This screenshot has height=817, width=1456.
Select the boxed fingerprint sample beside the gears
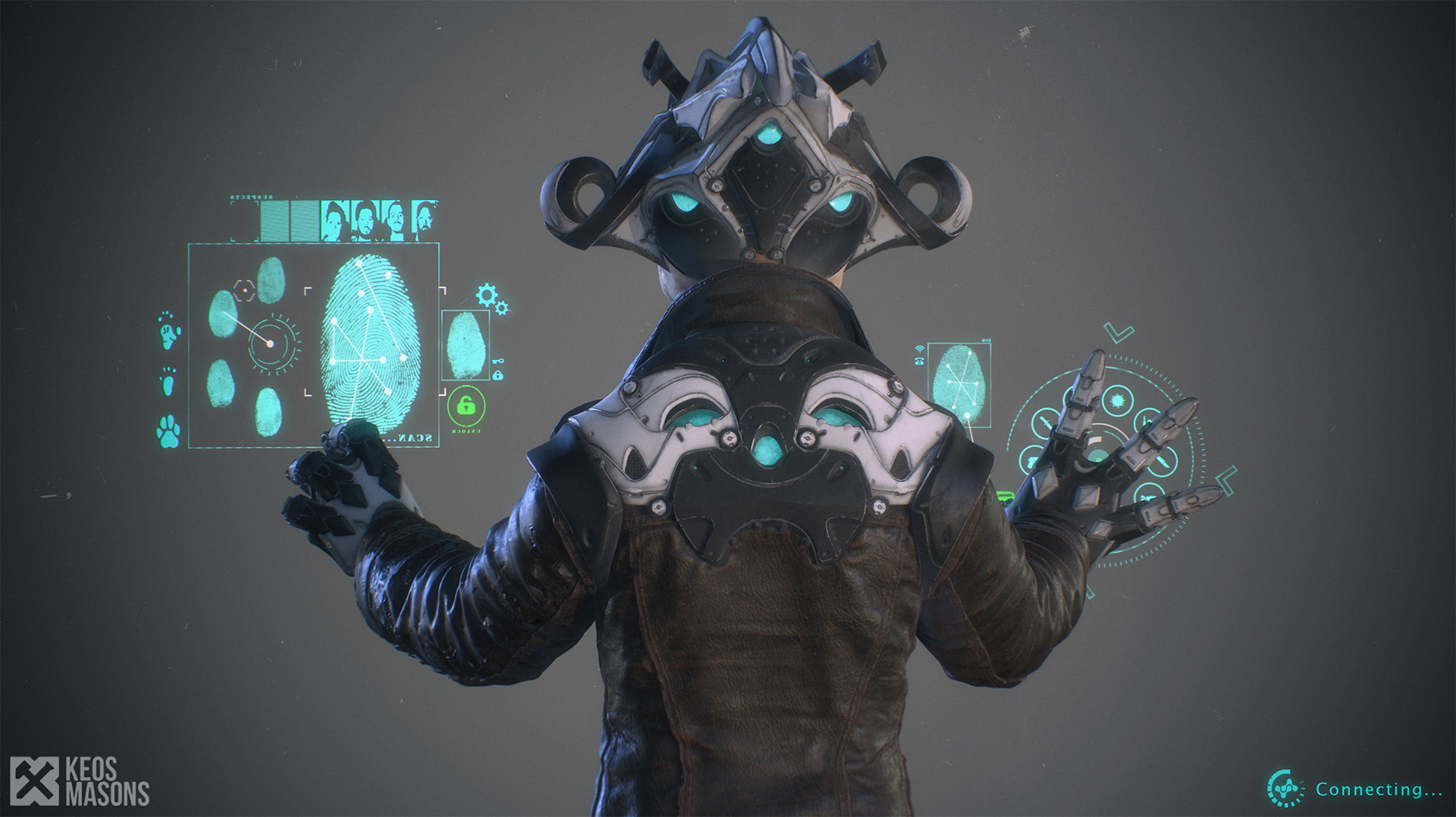(x=465, y=345)
